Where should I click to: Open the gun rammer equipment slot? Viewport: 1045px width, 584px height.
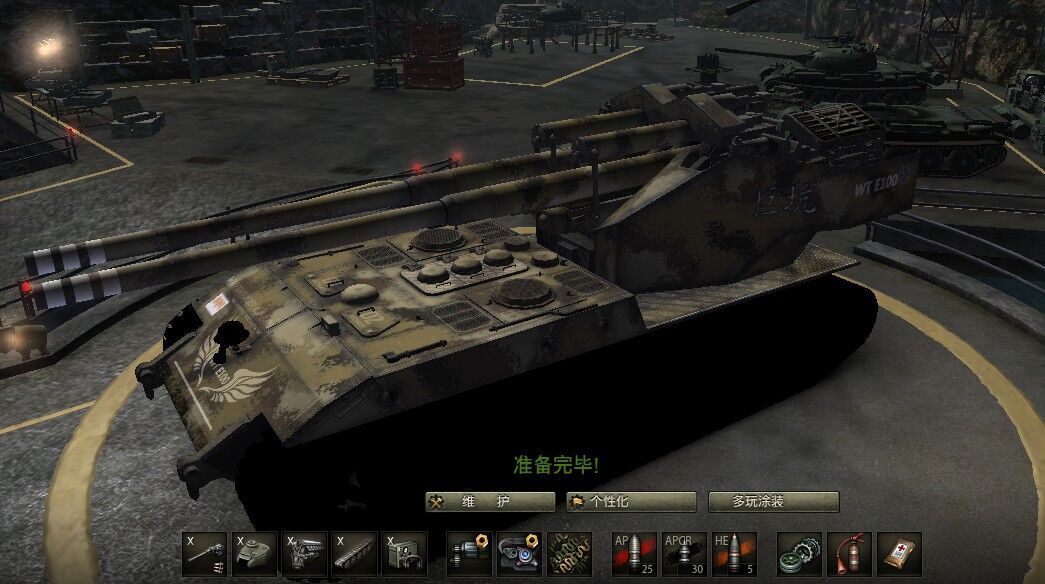[469, 553]
